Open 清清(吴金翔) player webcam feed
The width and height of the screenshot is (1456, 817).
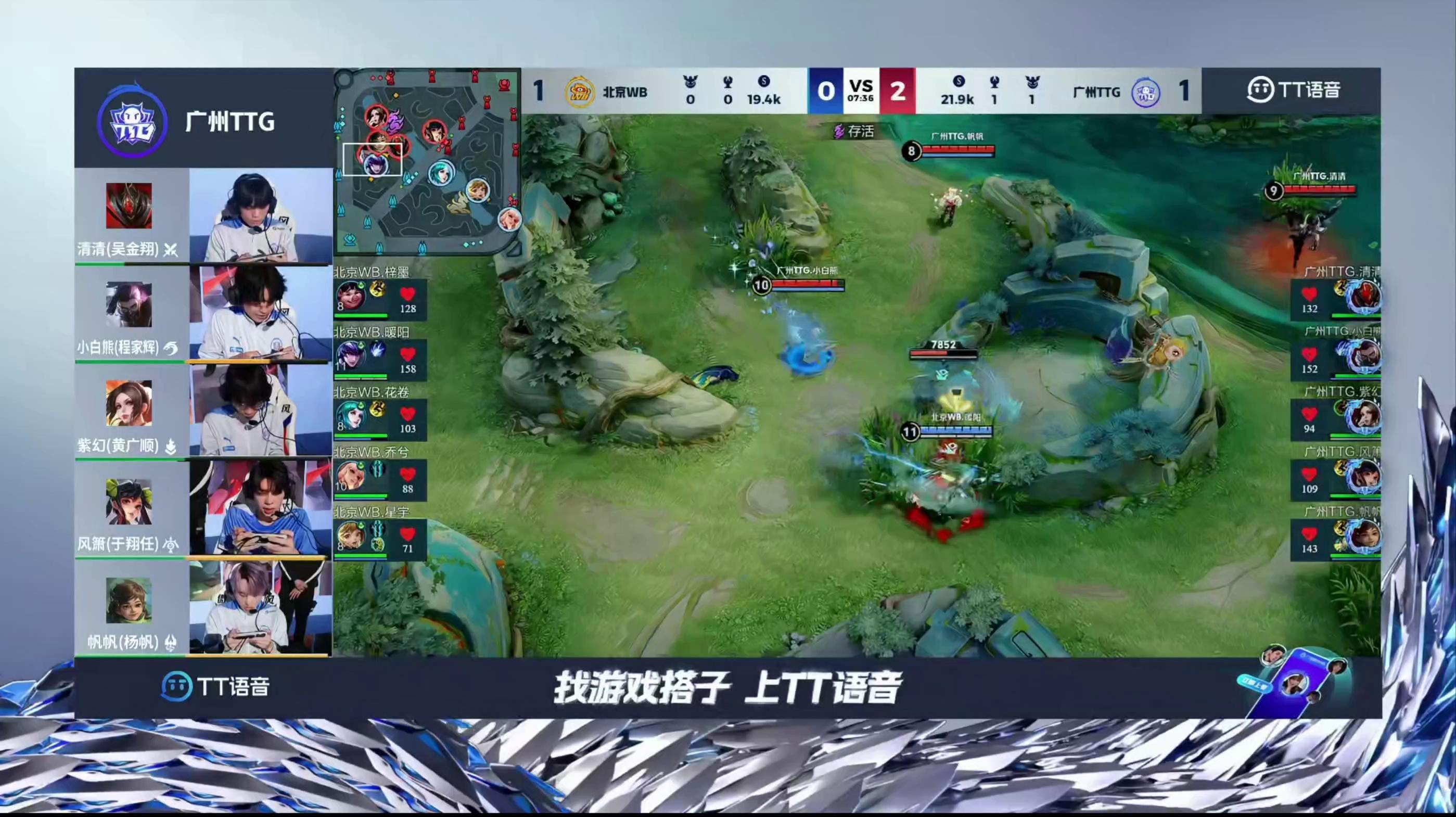[x=260, y=216]
